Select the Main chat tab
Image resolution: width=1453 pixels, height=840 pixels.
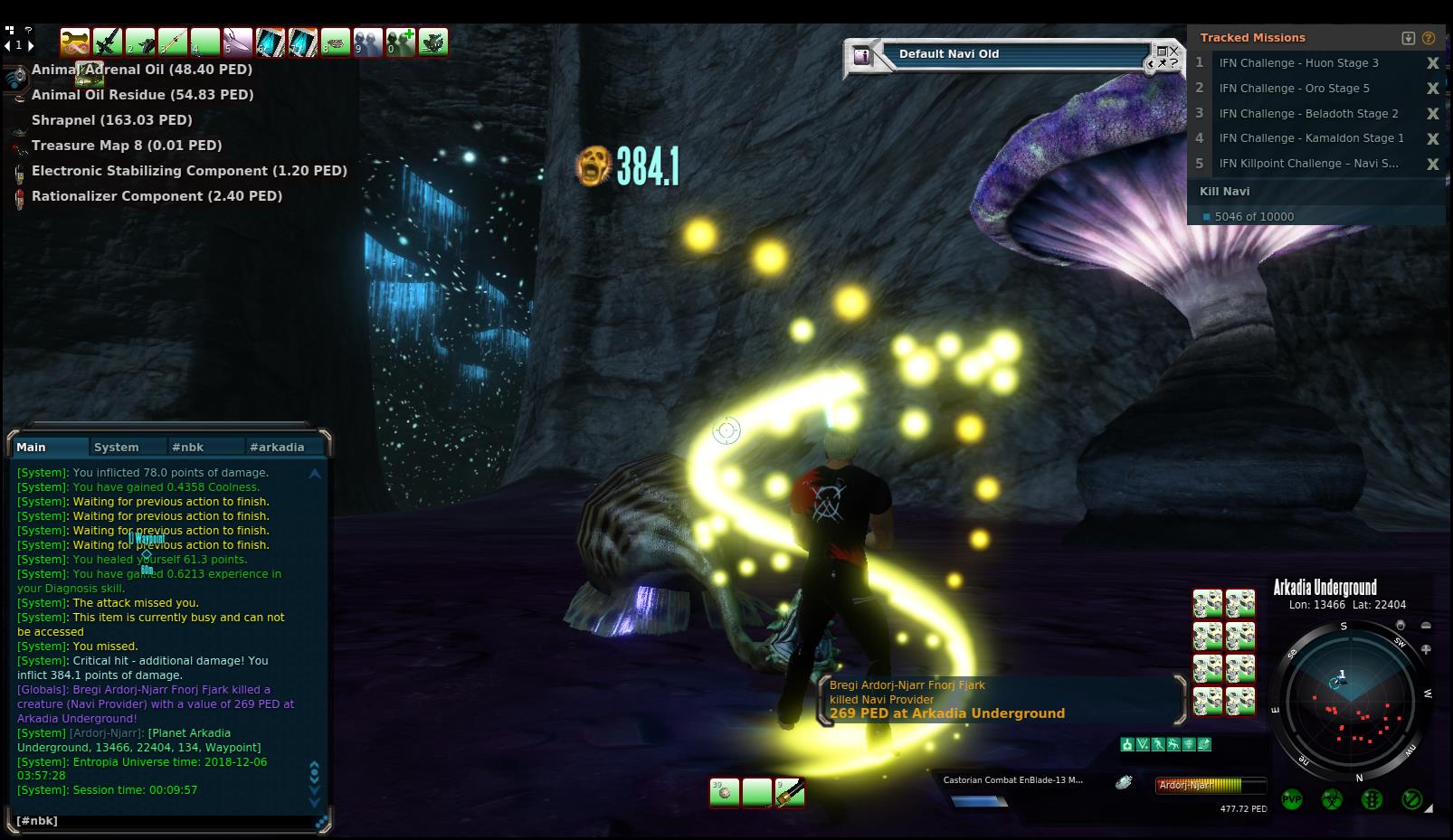(x=32, y=447)
